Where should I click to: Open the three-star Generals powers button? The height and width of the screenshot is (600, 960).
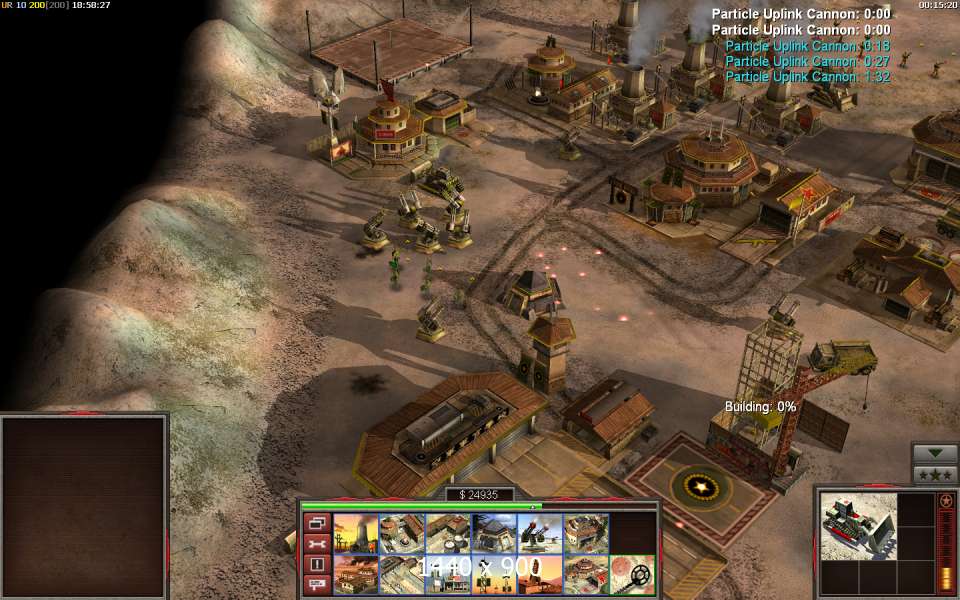pyautogui.click(x=935, y=474)
